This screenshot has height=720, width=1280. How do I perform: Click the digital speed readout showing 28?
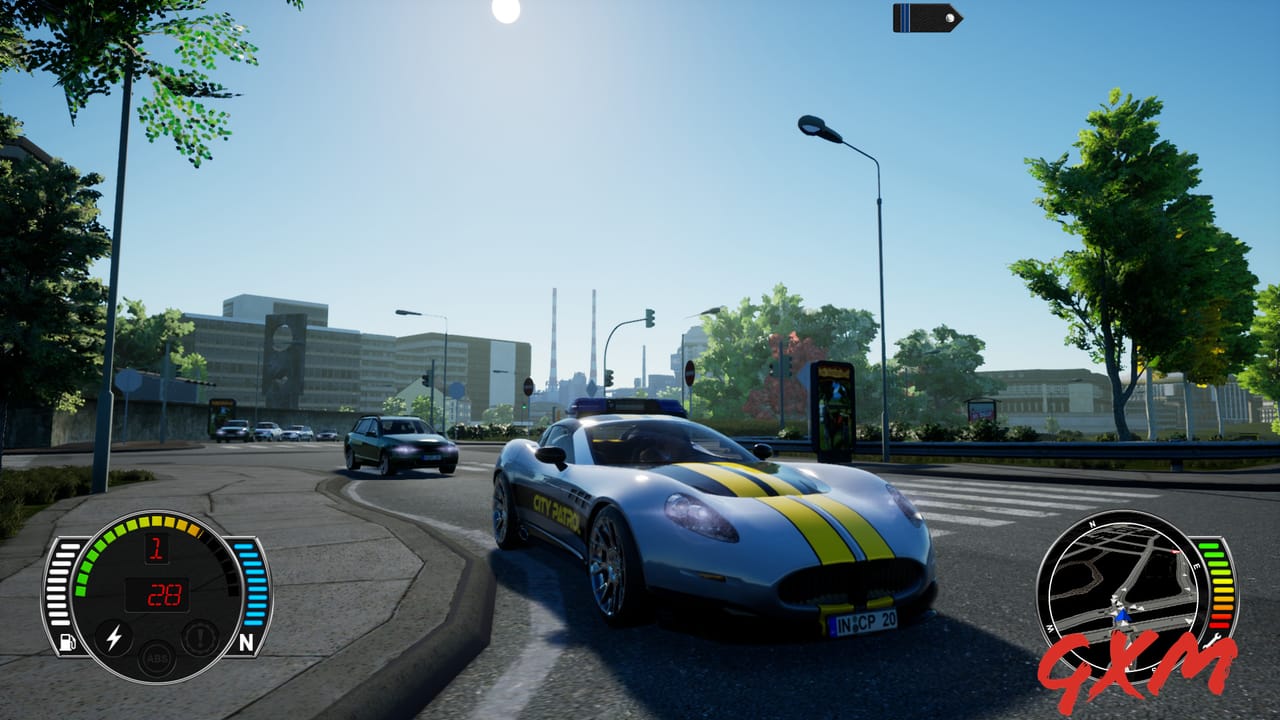(x=164, y=596)
